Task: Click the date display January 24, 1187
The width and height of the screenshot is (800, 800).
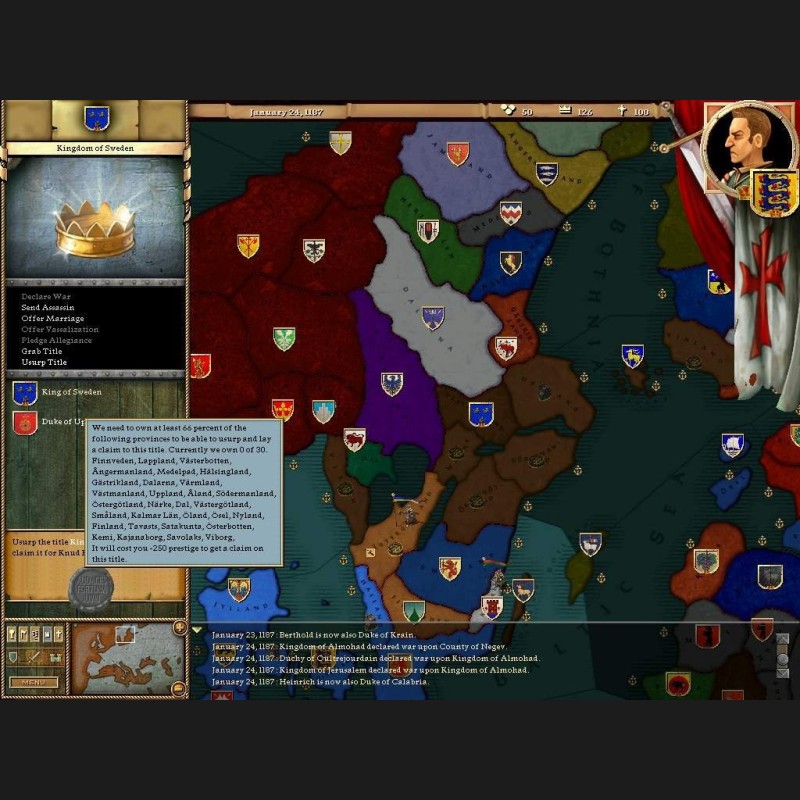Action: pyautogui.click(x=286, y=112)
